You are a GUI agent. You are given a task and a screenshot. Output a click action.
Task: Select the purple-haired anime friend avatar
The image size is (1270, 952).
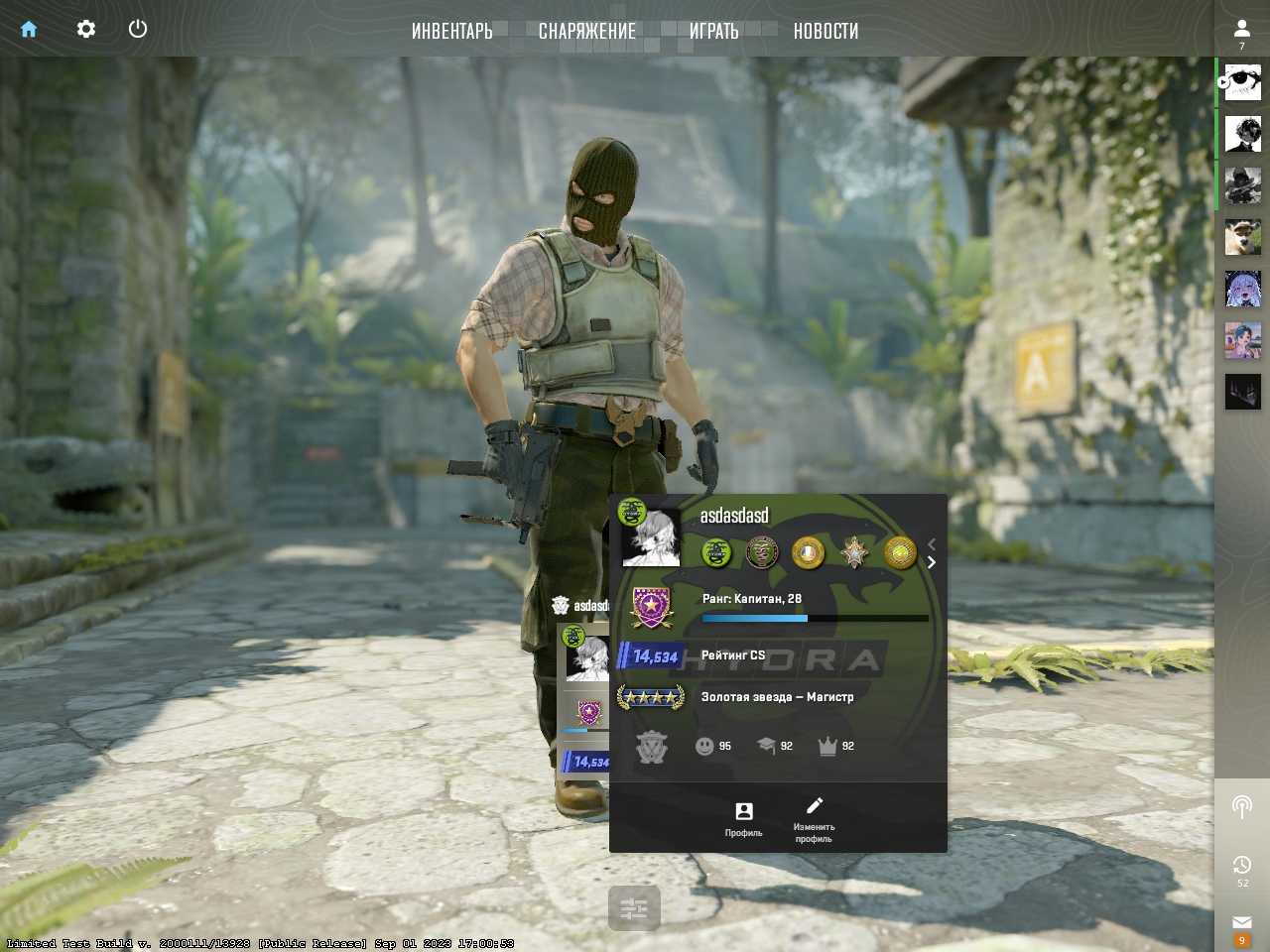1242,290
